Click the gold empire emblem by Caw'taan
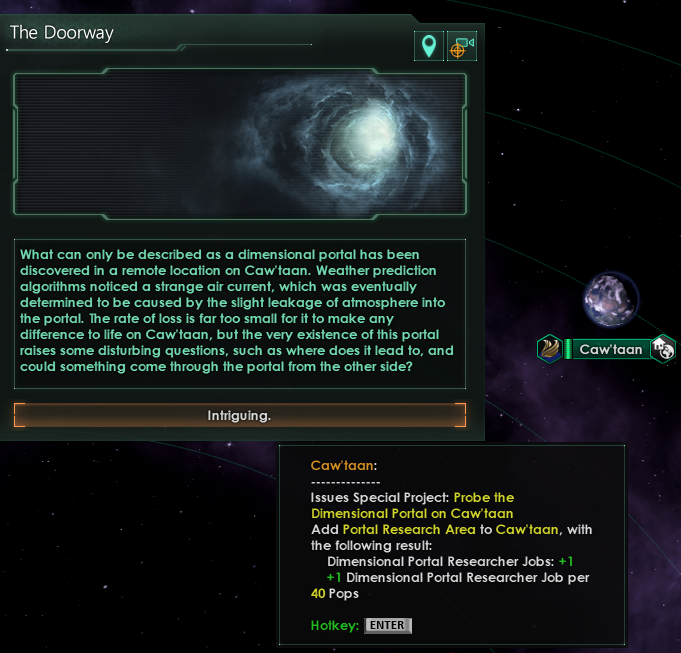This screenshot has height=653, width=681. pos(550,349)
